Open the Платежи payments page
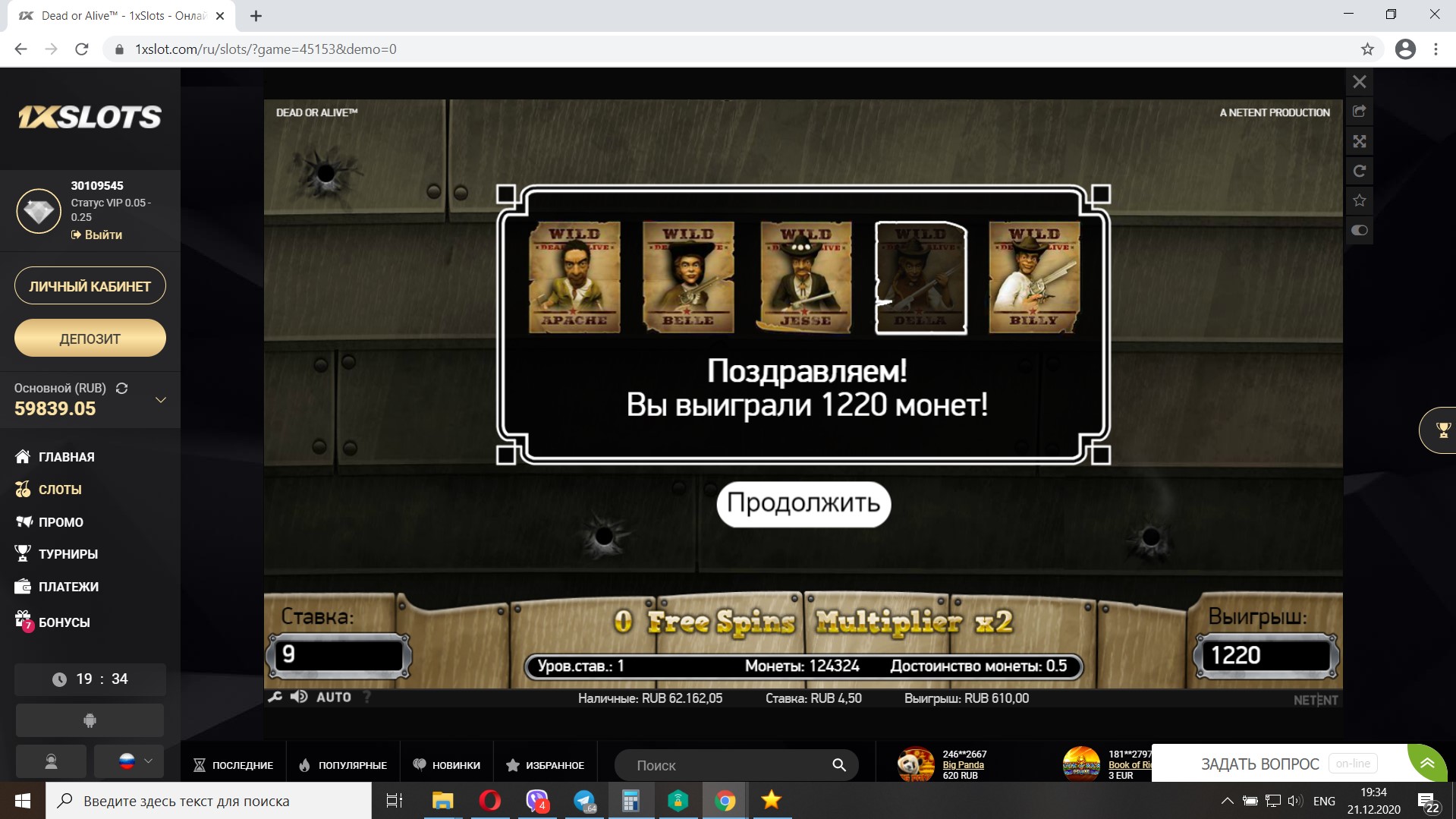 click(68, 587)
